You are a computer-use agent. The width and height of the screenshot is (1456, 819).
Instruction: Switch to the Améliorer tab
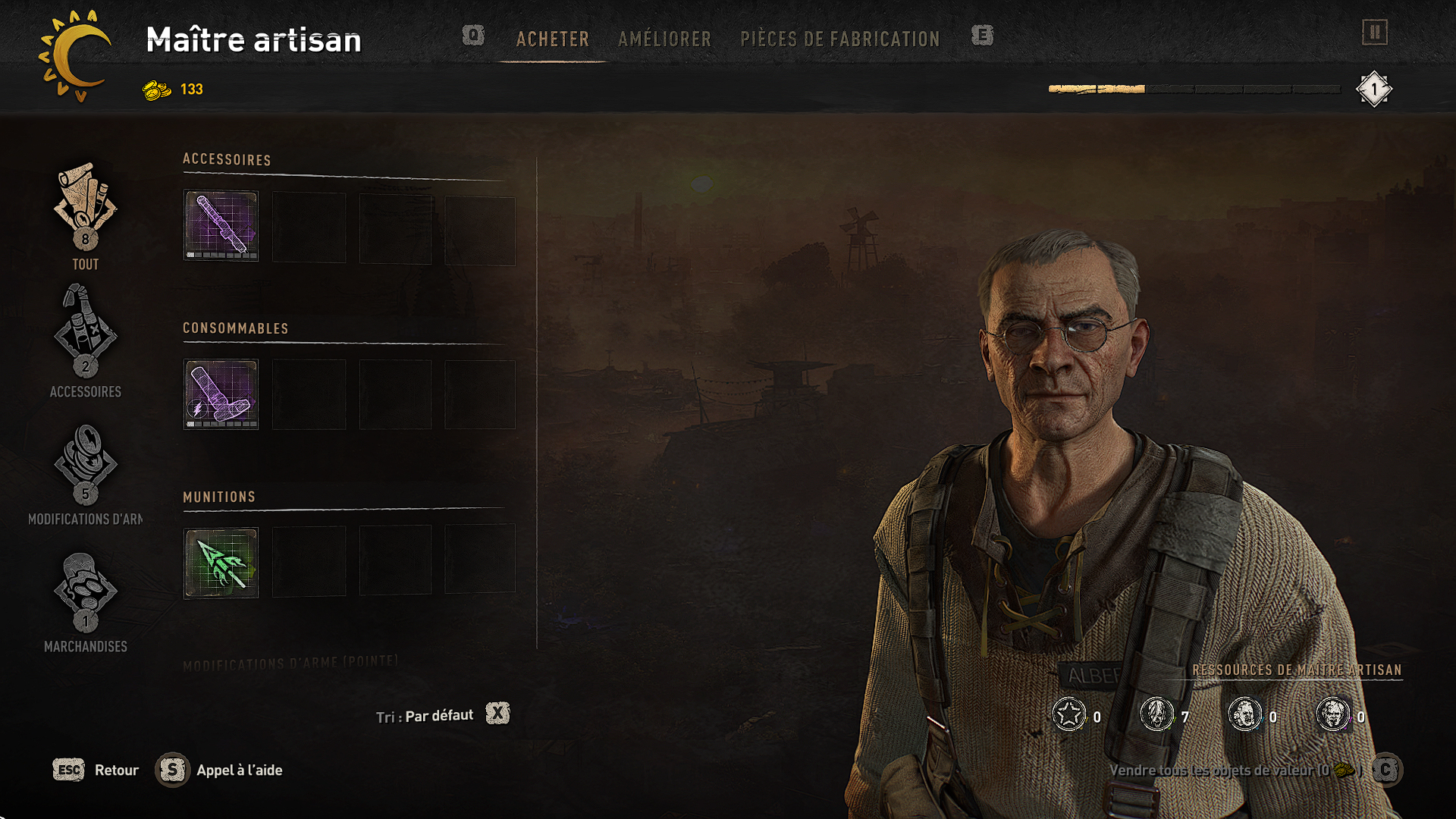pyautogui.click(x=664, y=39)
